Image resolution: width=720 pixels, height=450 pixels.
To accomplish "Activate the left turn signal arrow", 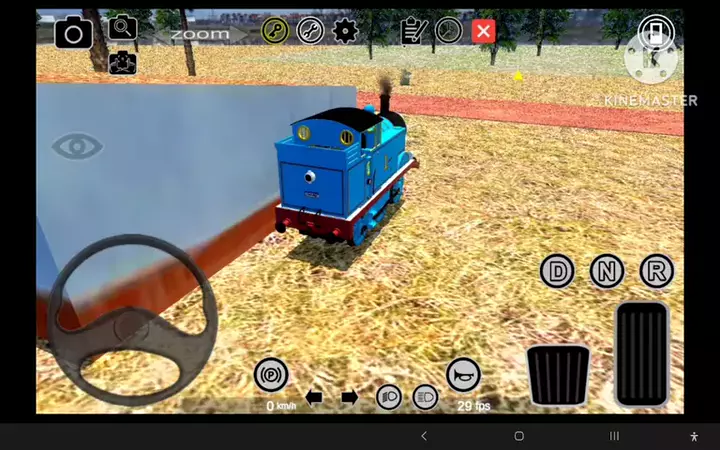I will tap(314, 397).
